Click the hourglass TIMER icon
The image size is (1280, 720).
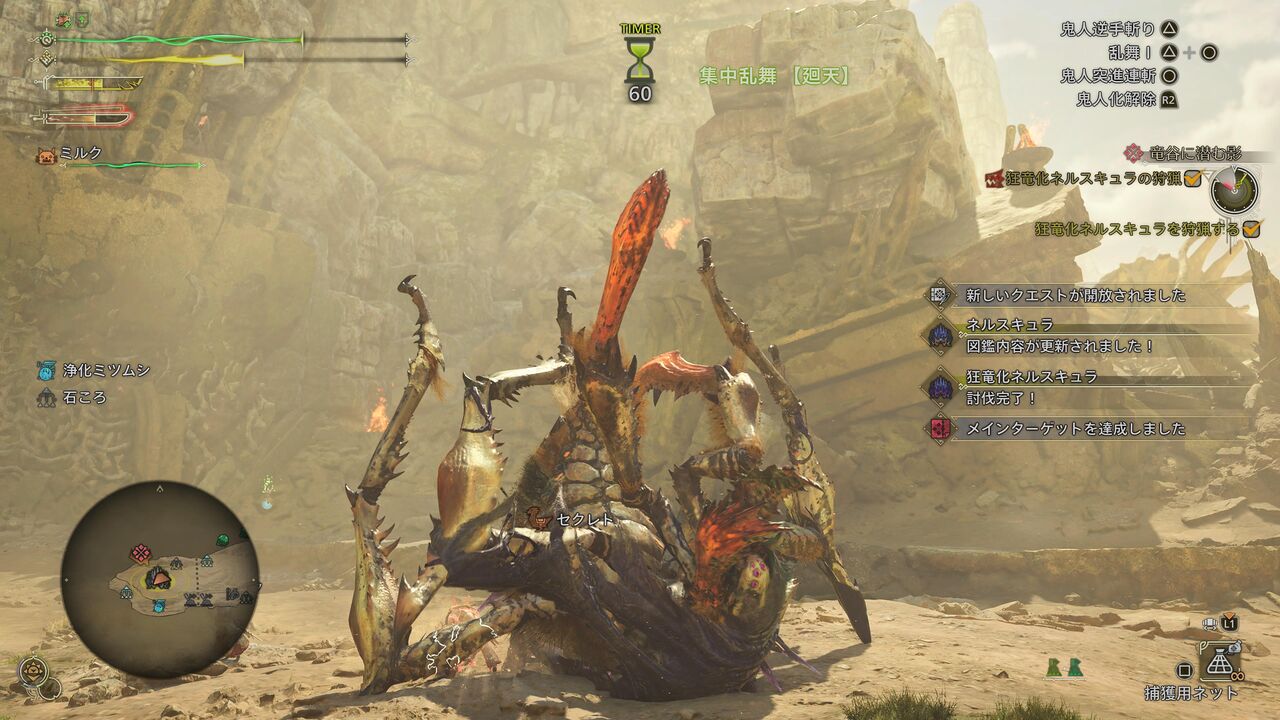(x=639, y=60)
